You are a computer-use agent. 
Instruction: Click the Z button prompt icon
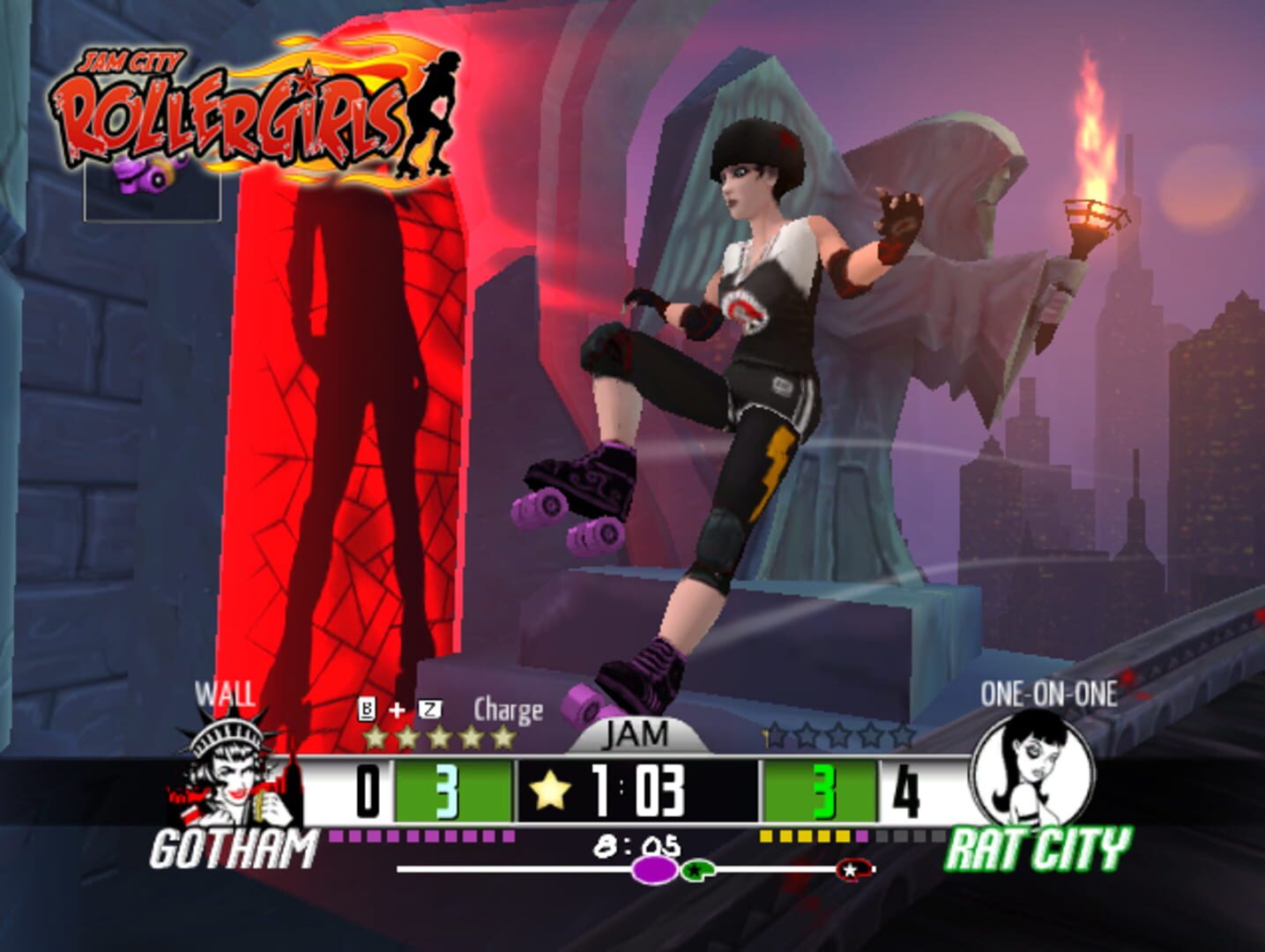point(429,707)
